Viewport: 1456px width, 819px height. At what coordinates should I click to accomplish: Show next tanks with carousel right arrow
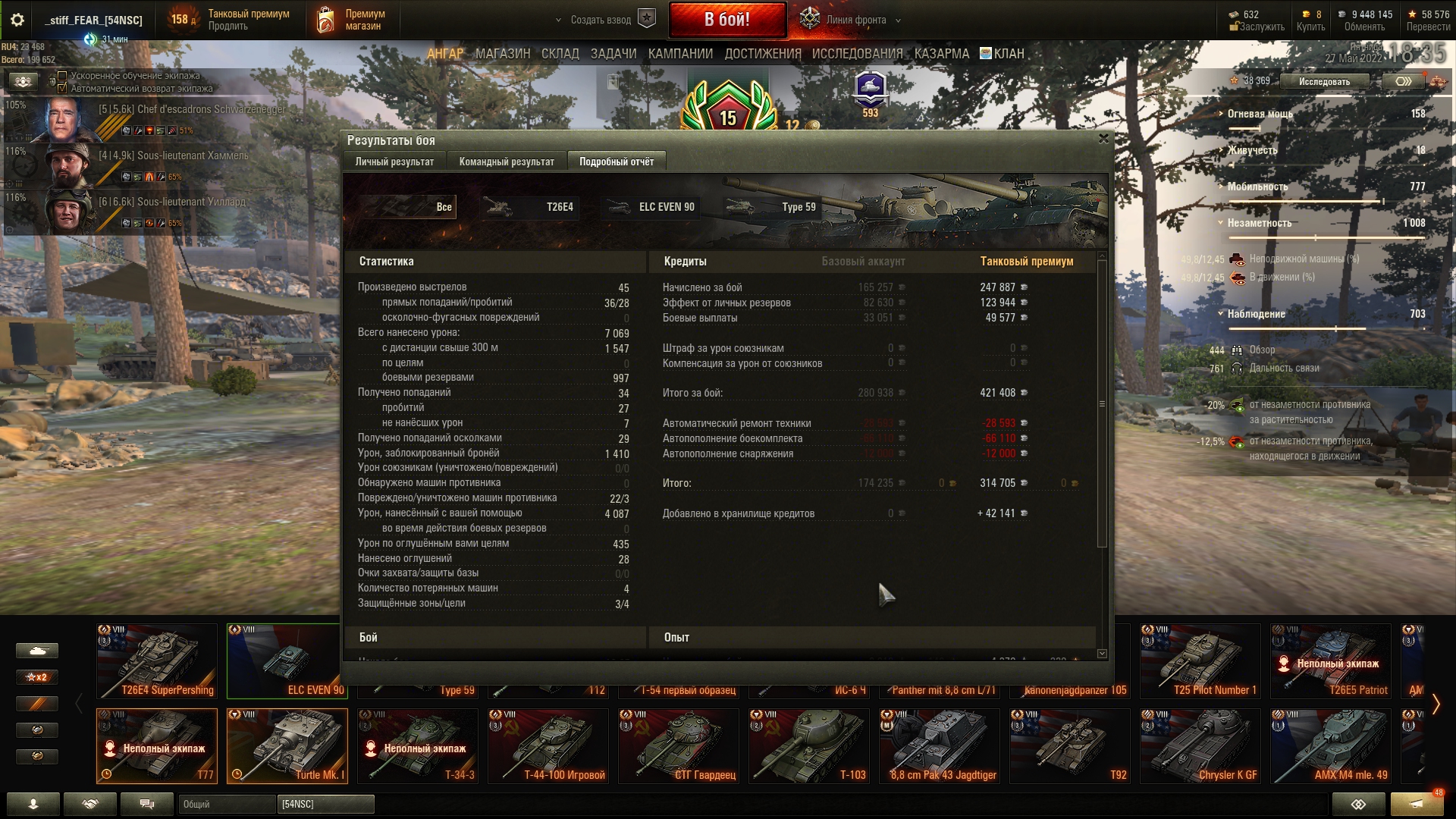coord(1436,704)
